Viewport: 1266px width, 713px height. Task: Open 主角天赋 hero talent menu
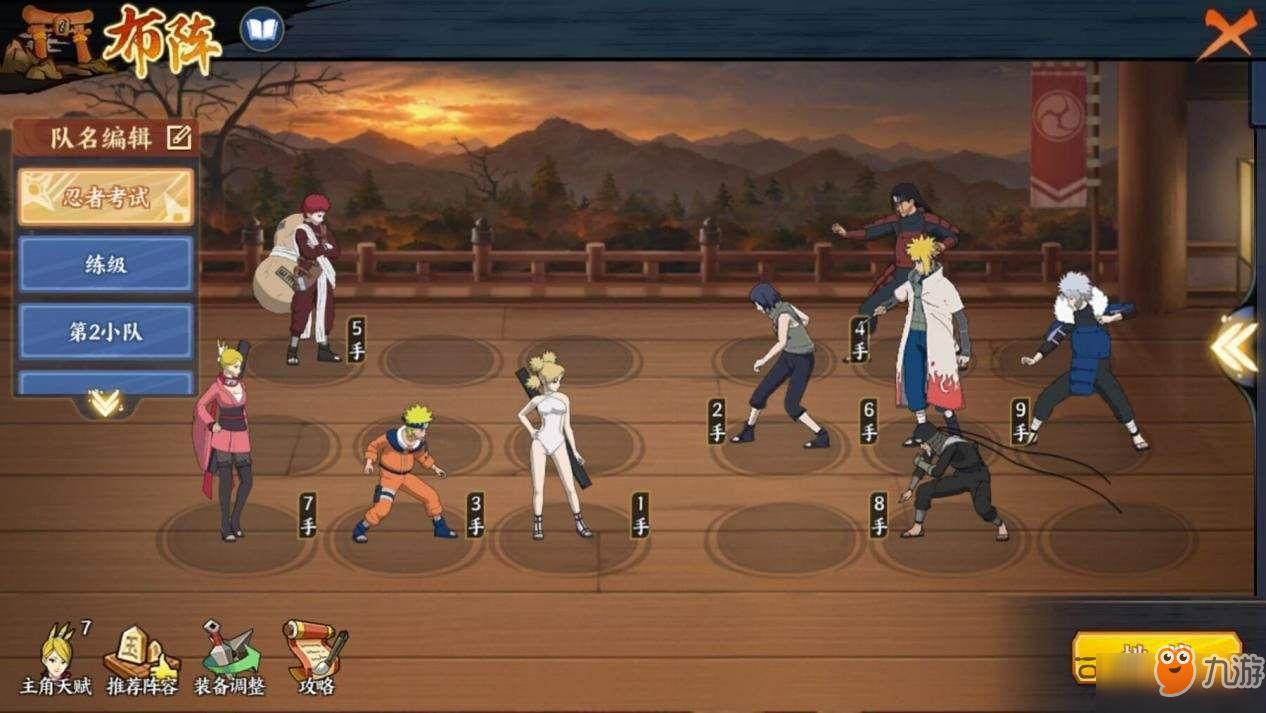(57, 659)
